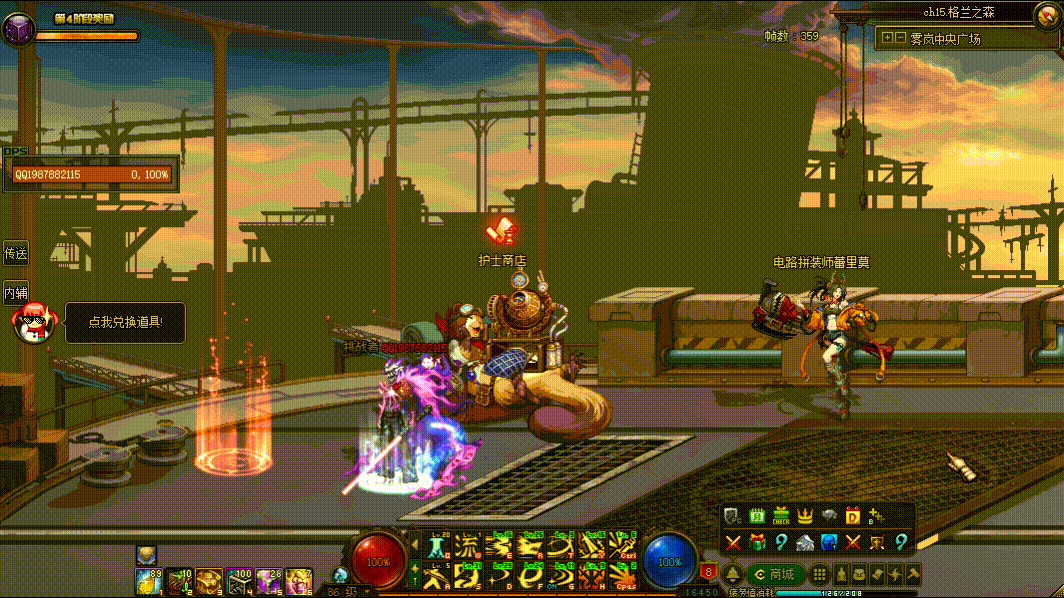
Task: Open the grid menu button
Action: point(819,574)
